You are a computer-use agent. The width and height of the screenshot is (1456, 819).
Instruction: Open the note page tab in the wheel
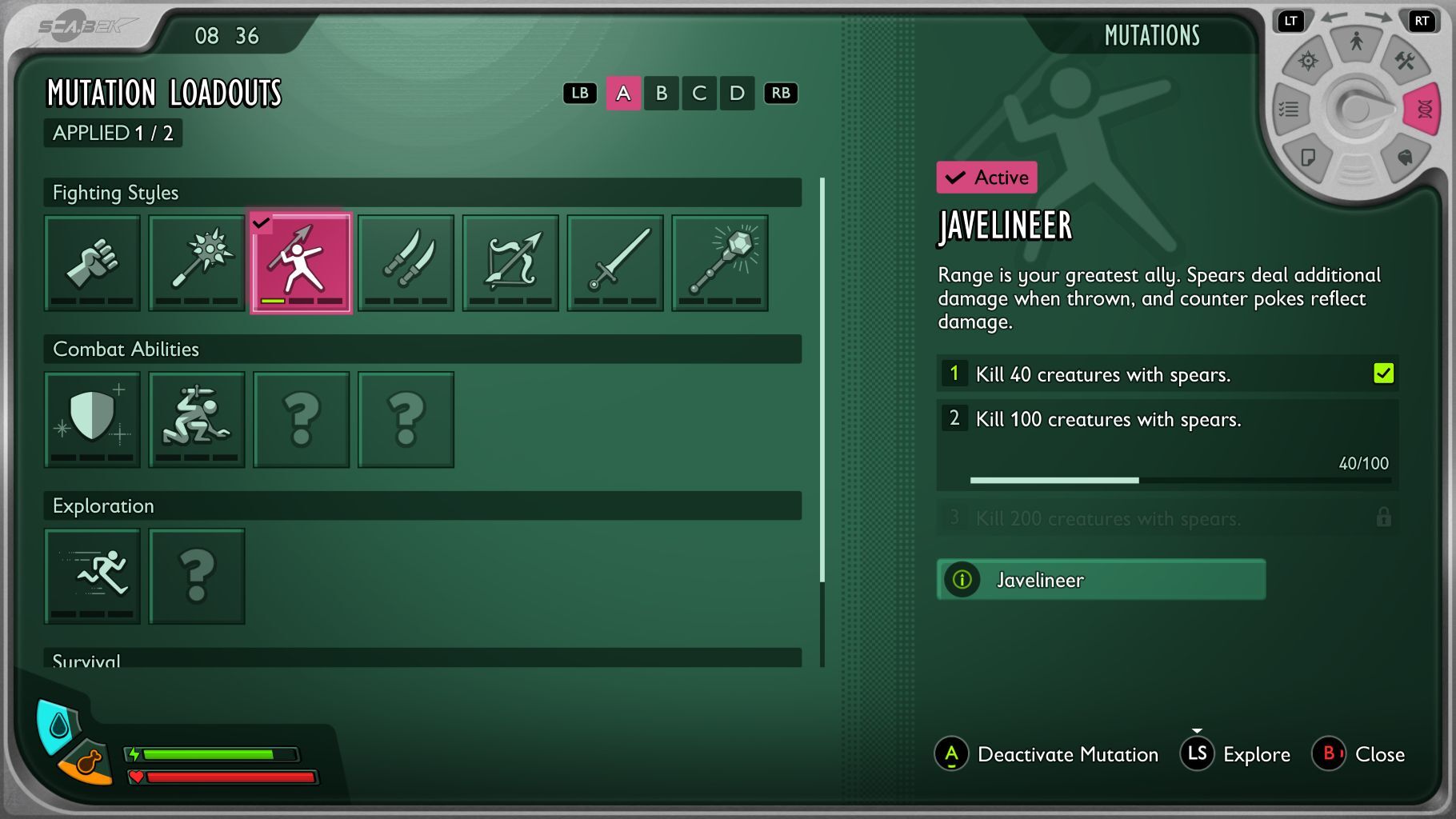point(1308,157)
